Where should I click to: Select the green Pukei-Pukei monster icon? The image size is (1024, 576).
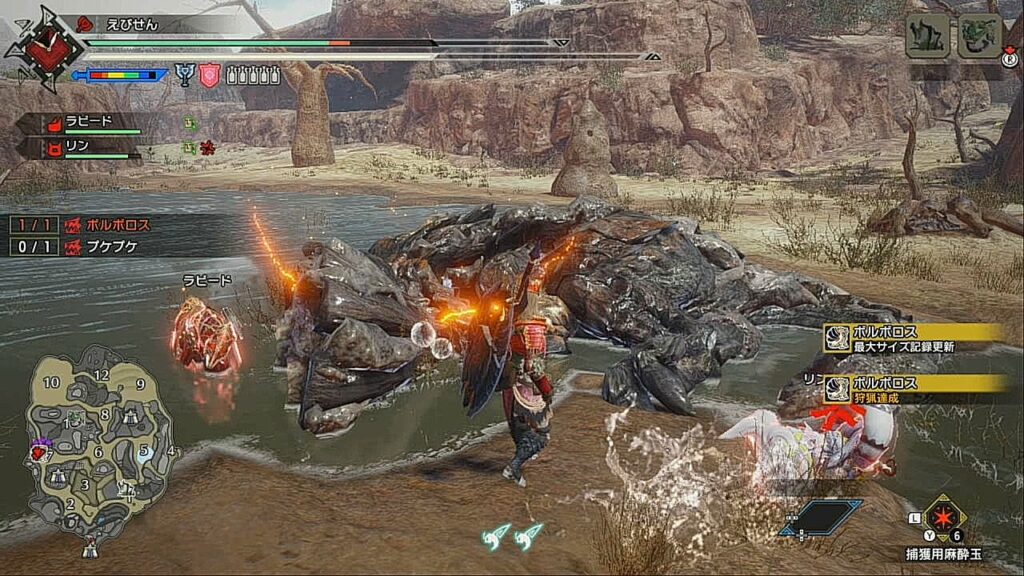coord(979,37)
